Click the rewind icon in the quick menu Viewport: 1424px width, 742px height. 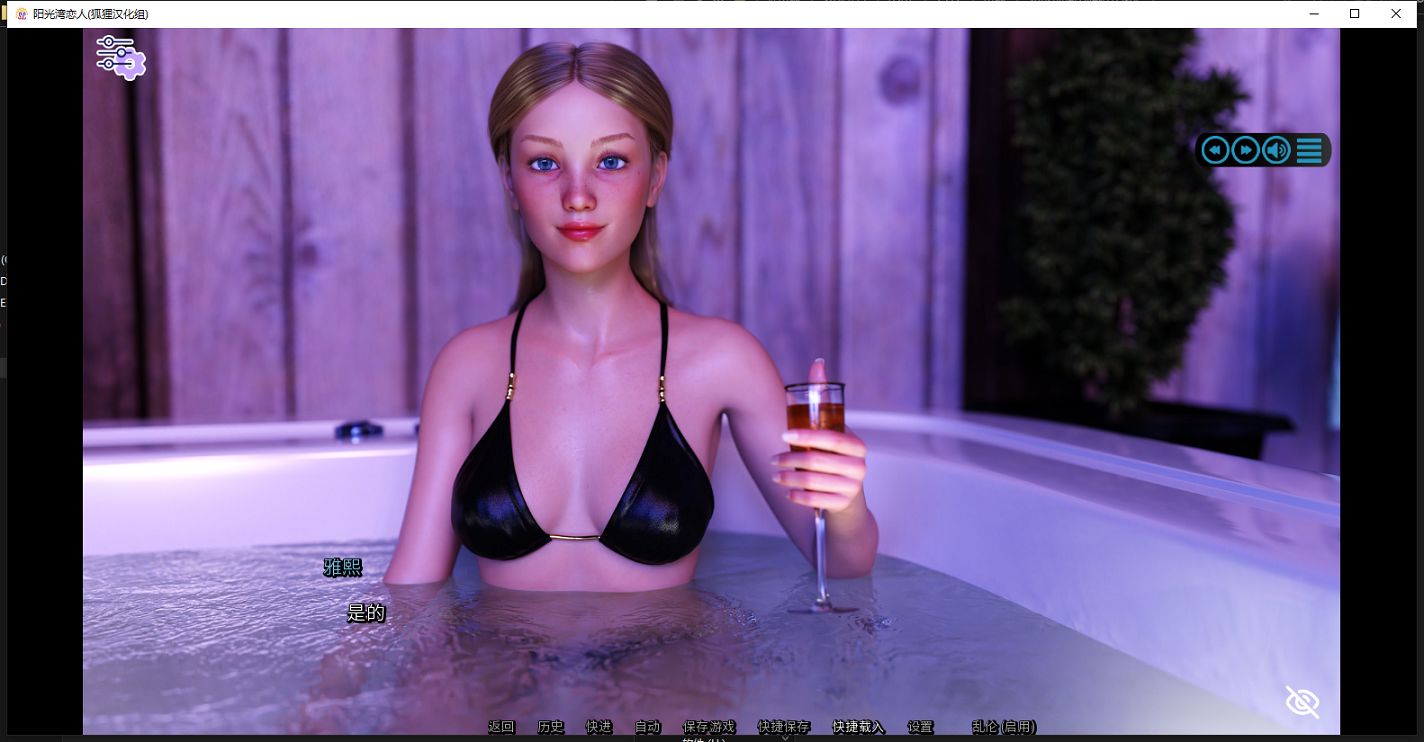click(x=1215, y=149)
